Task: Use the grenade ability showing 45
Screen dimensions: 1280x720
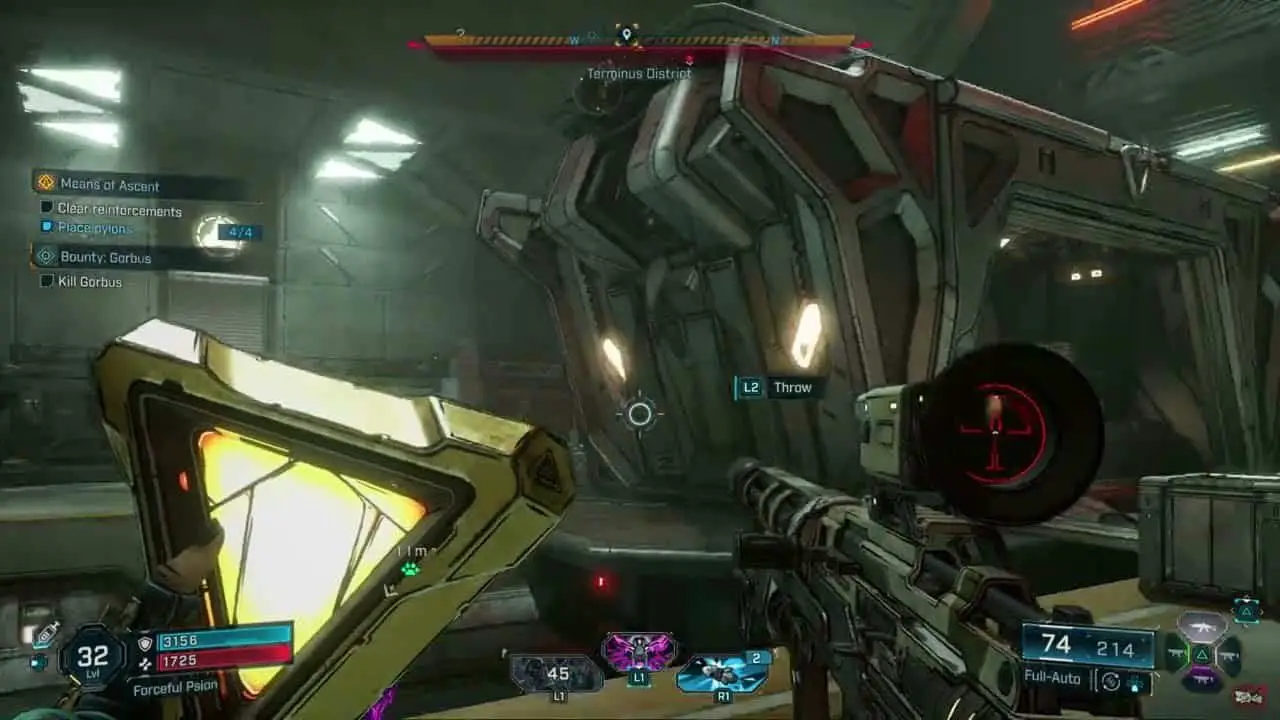Action: [556, 673]
